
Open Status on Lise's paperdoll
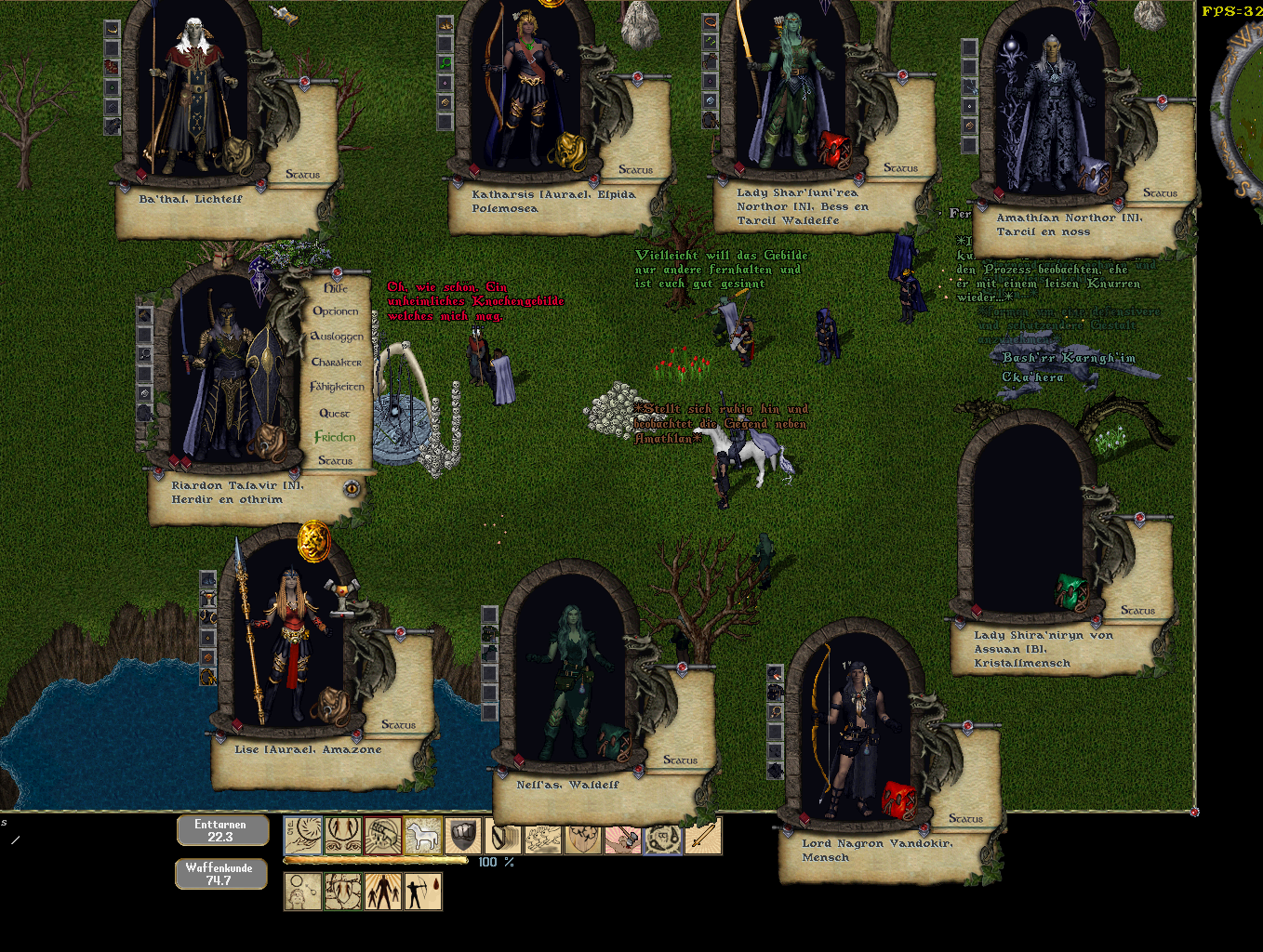coord(398,724)
